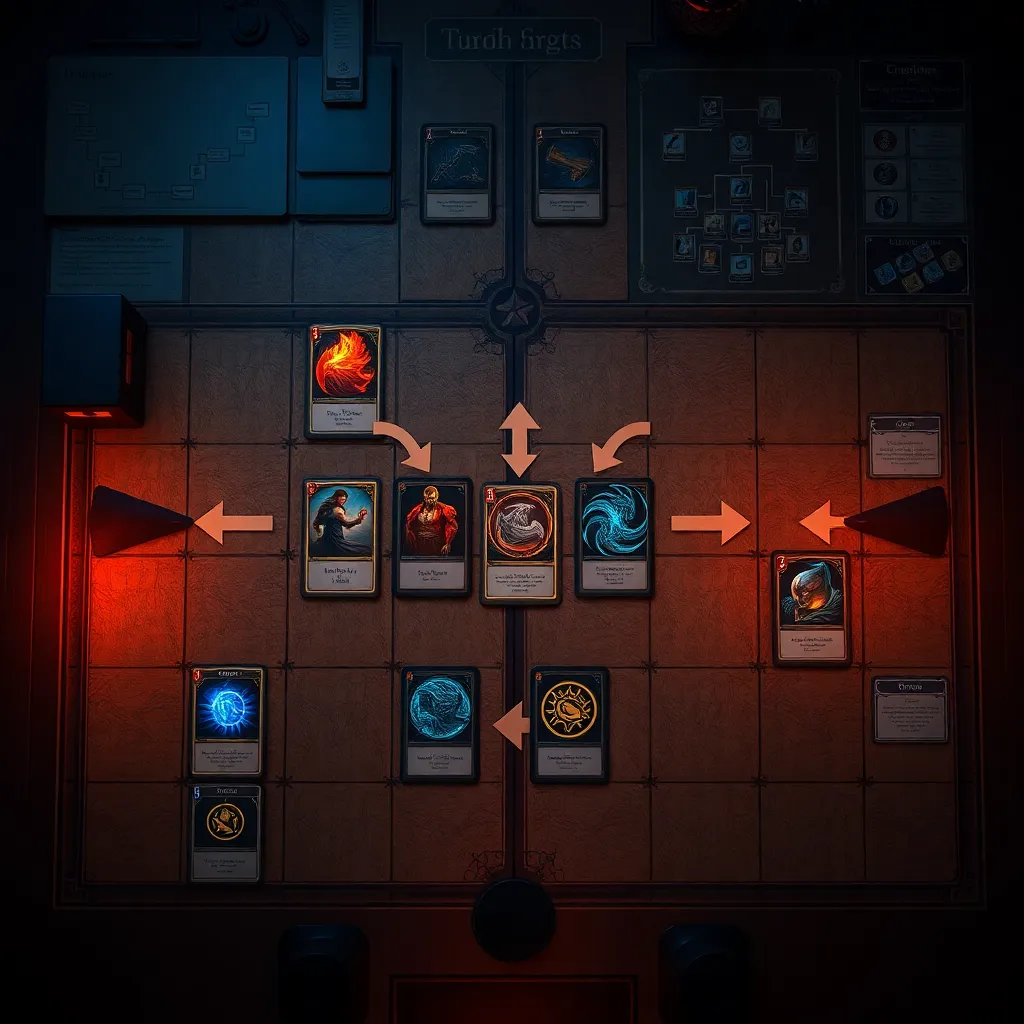Pick the orange scroll card in top row
The height and width of the screenshot is (1024, 1024).
point(569,173)
